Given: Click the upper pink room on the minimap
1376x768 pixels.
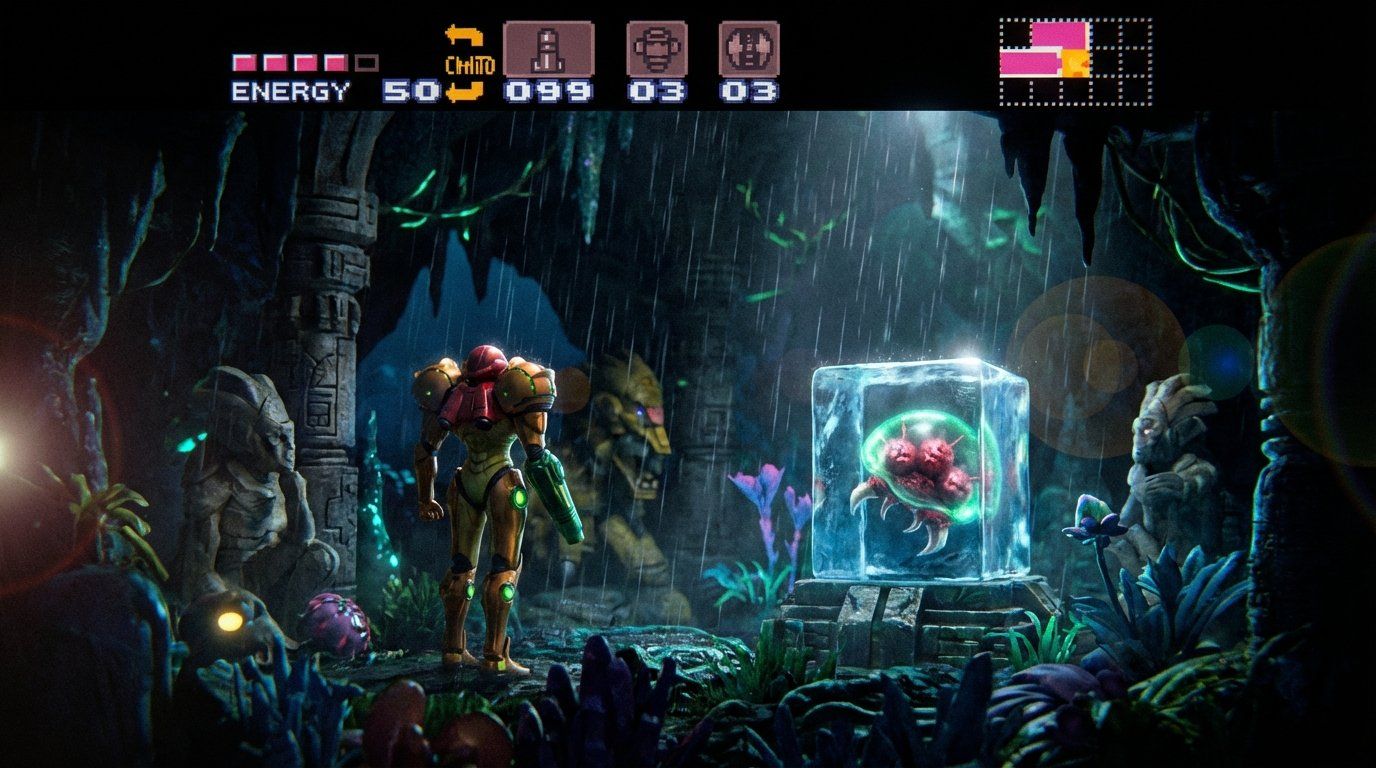Looking at the screenshot, I should [x=1058, y=34].
